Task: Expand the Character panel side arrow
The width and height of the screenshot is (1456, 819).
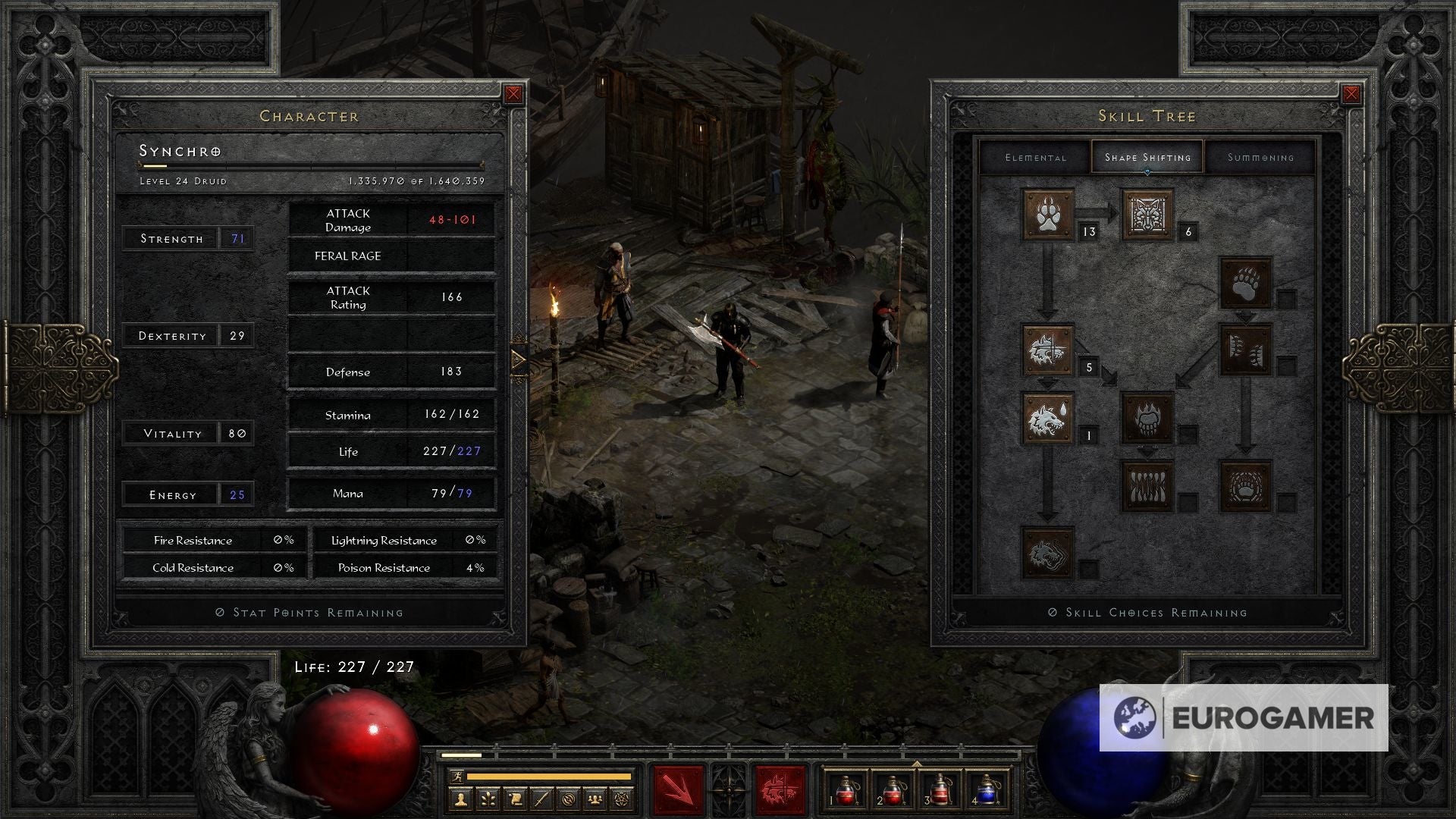Action: pos(518,359)
